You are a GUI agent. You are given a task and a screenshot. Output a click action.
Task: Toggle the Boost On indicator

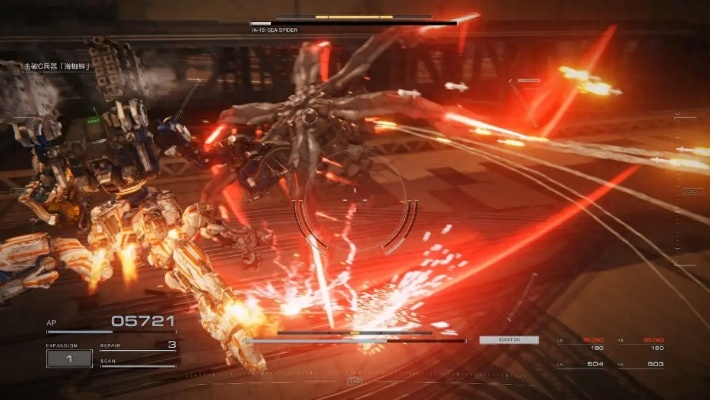(x=508, y=340)
